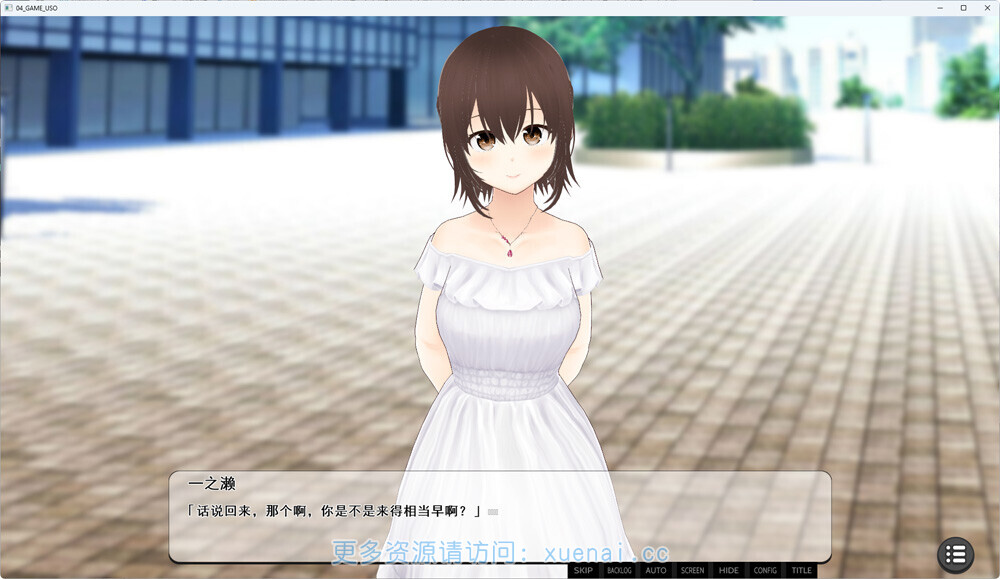Open the CONFIG settings
The width and height of the screenshot is (1000, 579).
[x=765, y=571]
